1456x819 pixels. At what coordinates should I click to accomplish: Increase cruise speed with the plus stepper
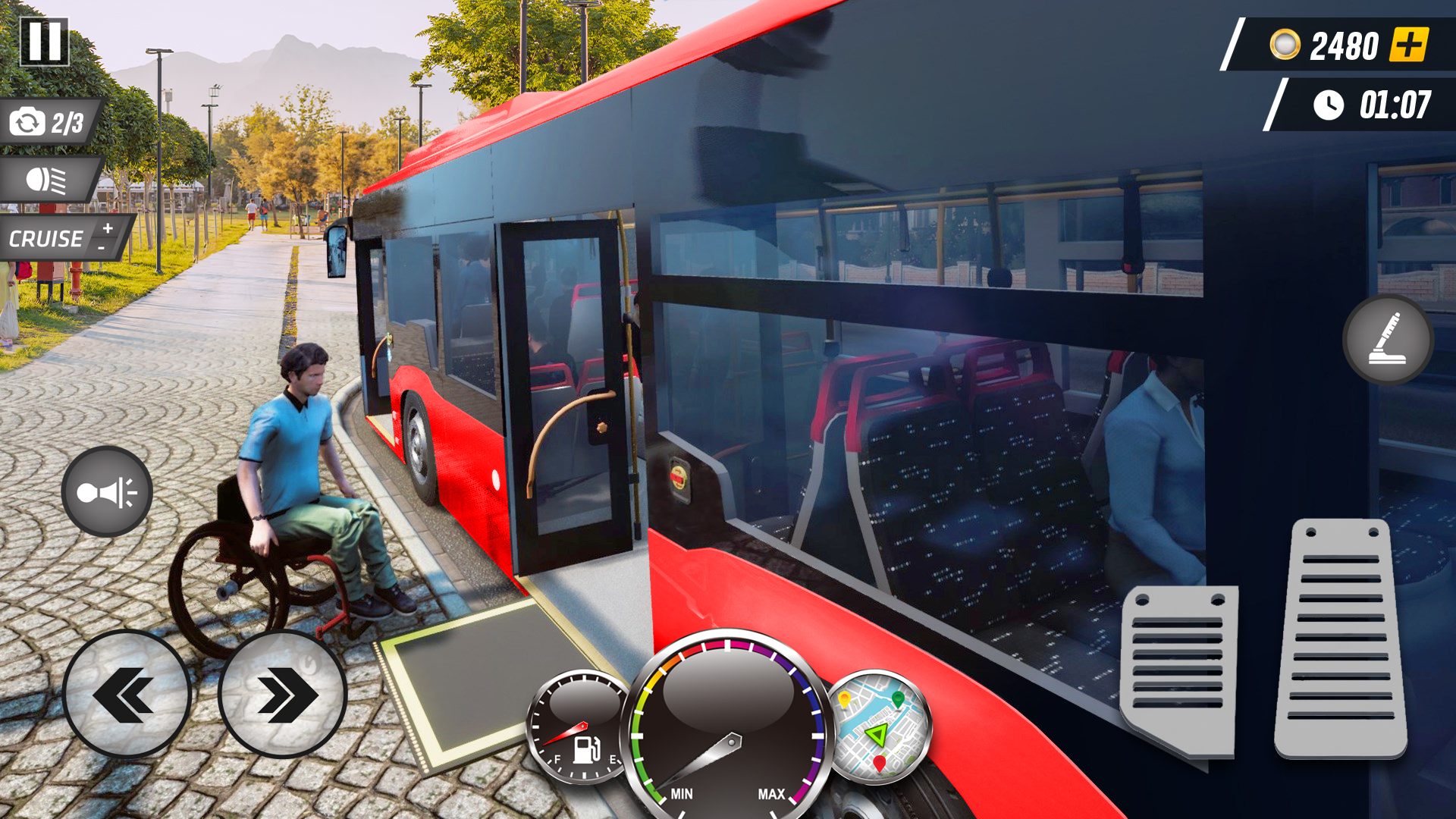pyautogui.click(x=108, y=230)
